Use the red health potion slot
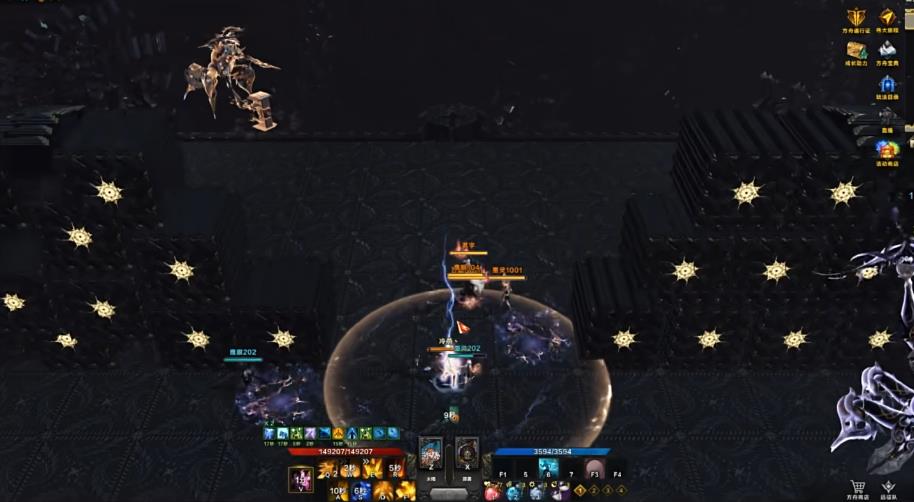 tap(492, 492)
